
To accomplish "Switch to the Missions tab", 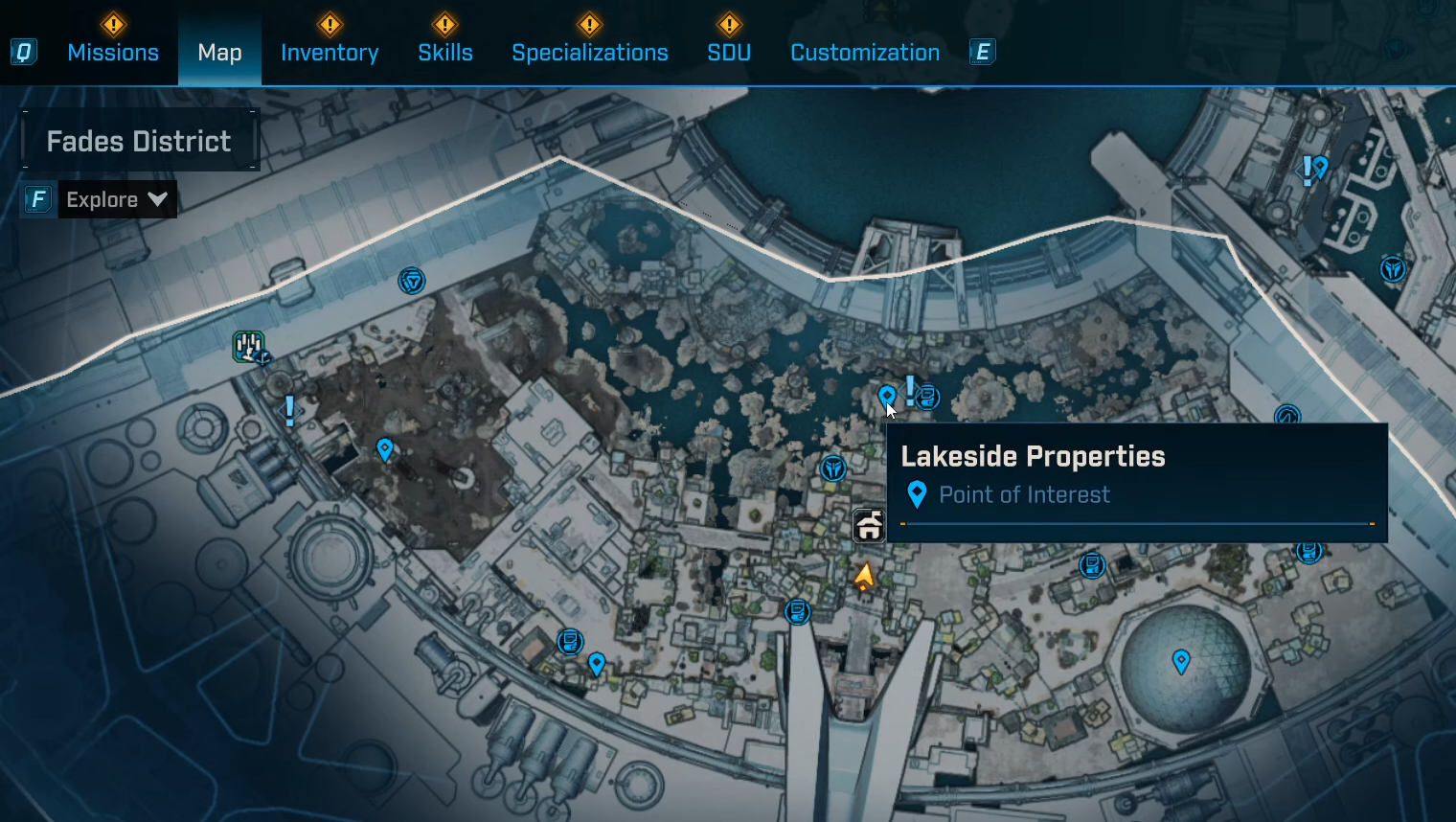I will [x=113, y=53].
